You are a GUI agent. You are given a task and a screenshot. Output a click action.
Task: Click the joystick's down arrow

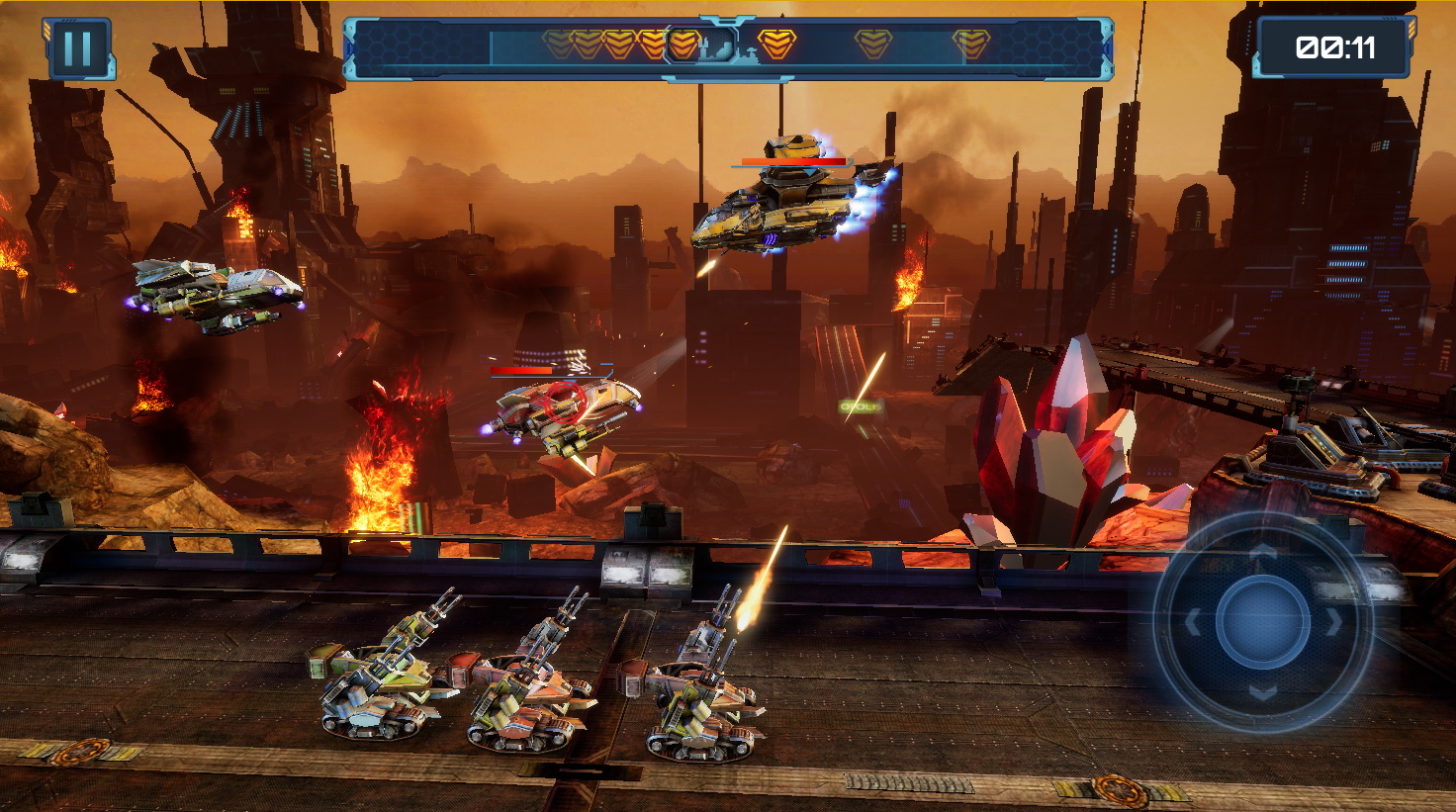[1263, 692]
